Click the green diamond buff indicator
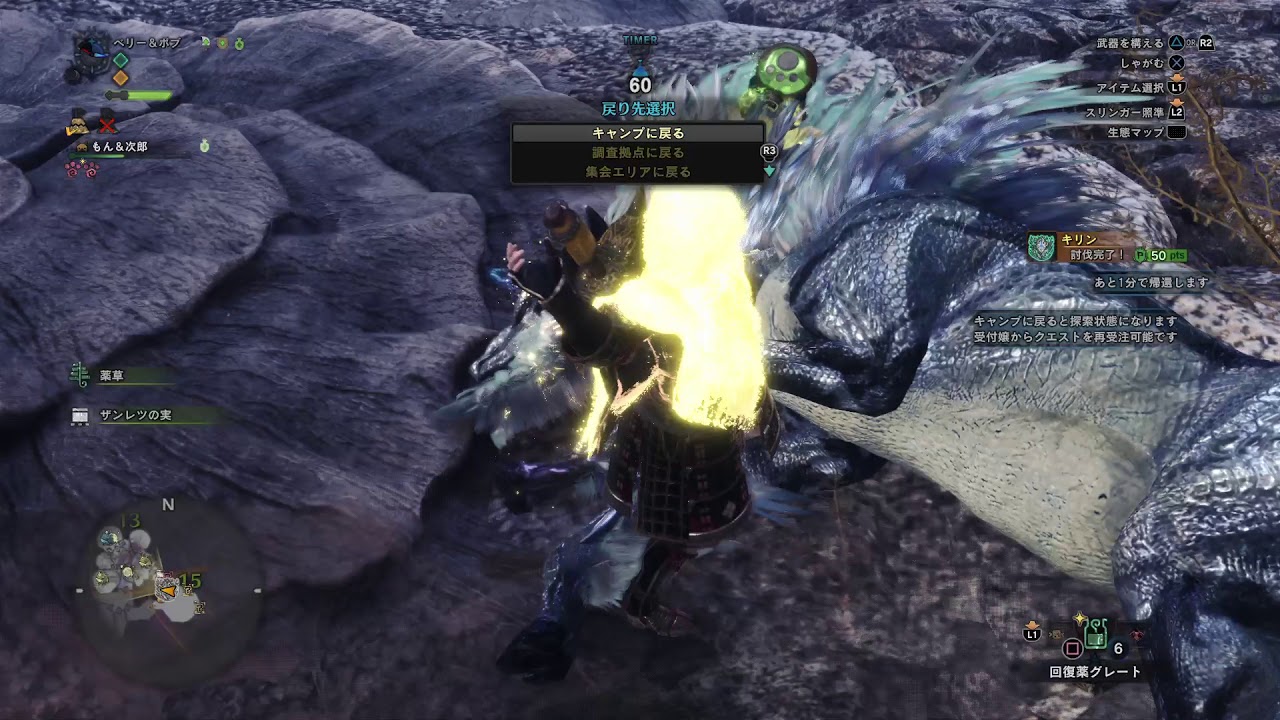Image resolution: width=1280 pixels, height=720 pixels. pyautogui.click(x=120, y=60)
